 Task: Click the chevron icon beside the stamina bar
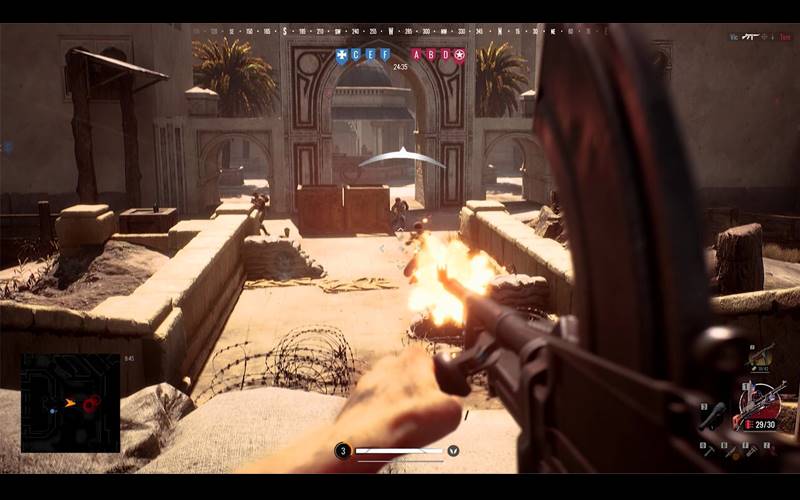pyautogui.click(x=453, y=451)
